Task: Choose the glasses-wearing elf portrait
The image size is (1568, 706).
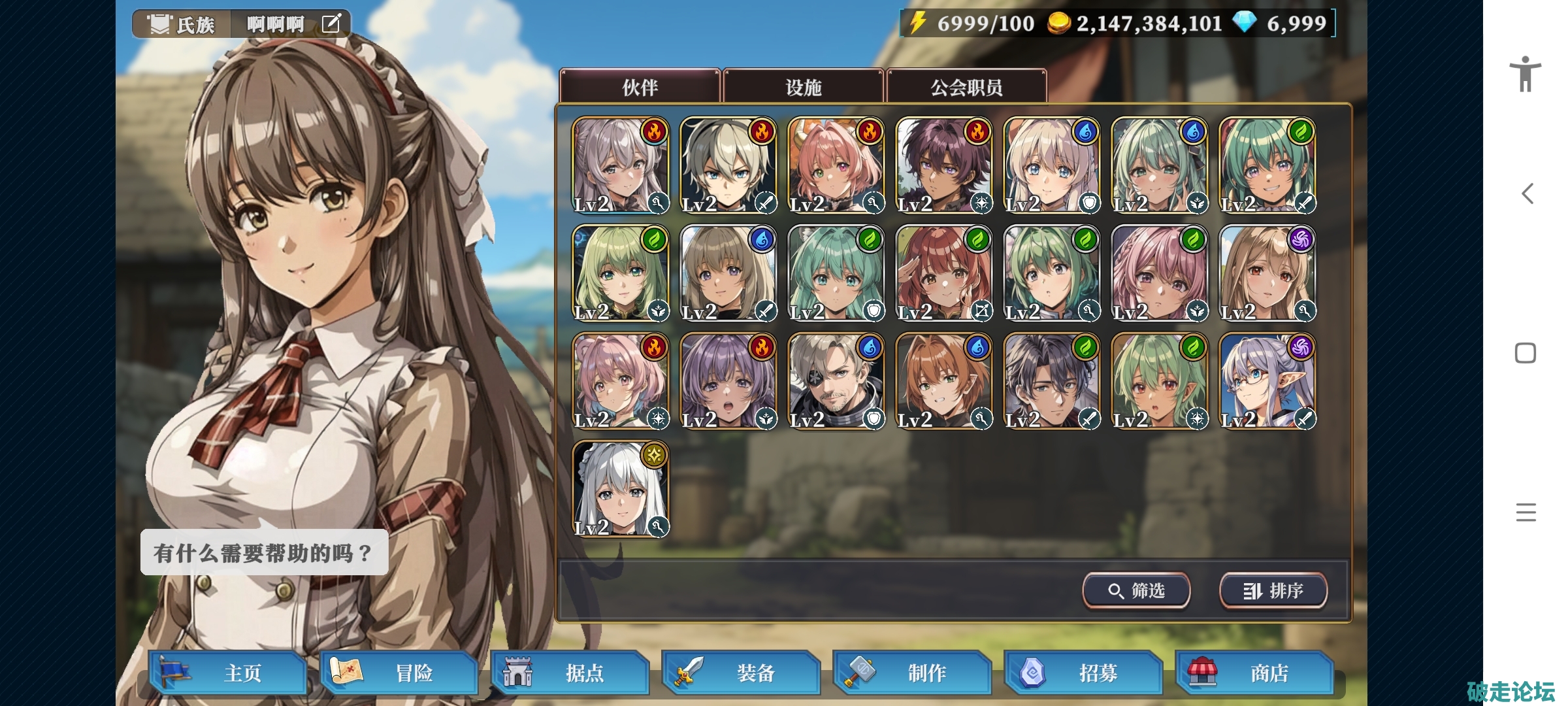Action: pyautogui.click(x=1267, y=381)
